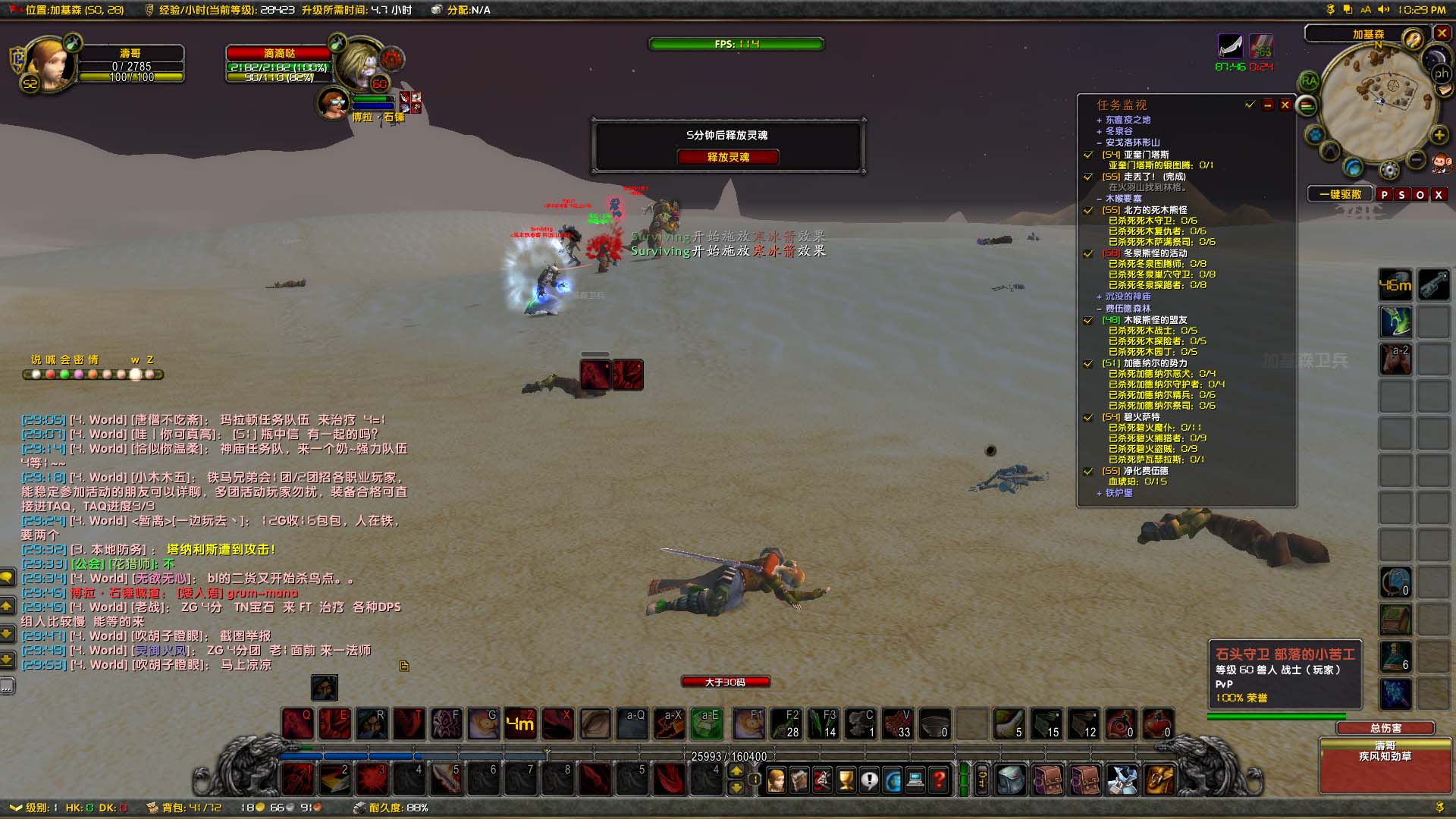The image size is (1456, 819).
Task: Uncheck tracking for quest 走丢了！
Action: 1089,176
